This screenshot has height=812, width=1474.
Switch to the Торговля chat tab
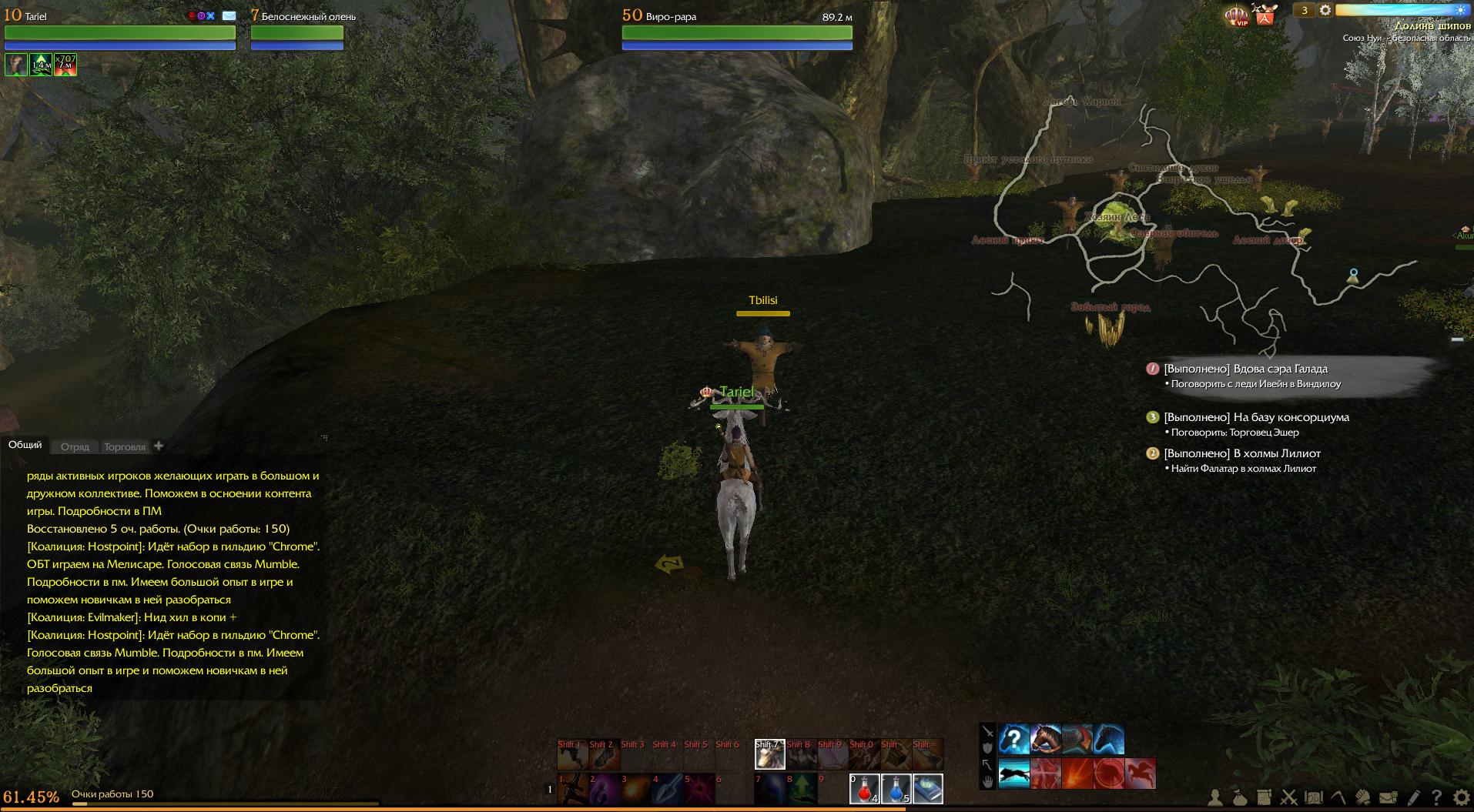coord(124,446)
